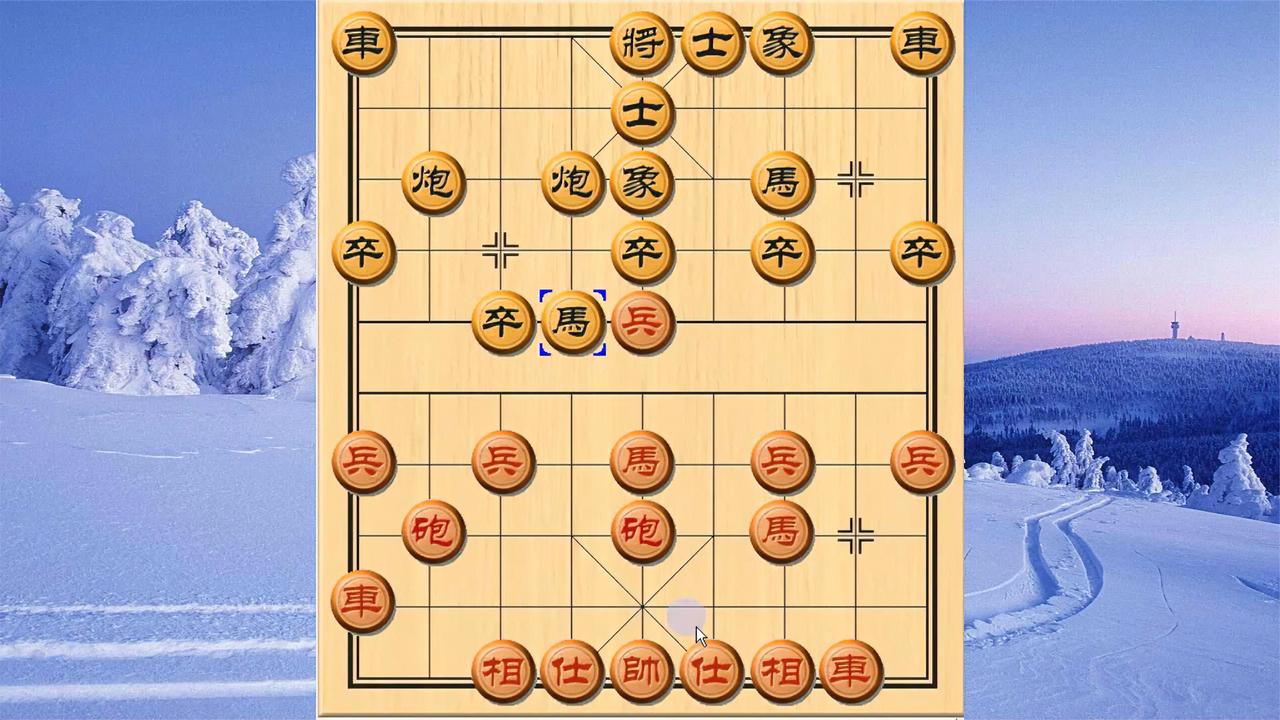Screen dimensions: 1280x720
Task: Click the red cannon 砲 on the left flank
Action: [x=433, y=533]
